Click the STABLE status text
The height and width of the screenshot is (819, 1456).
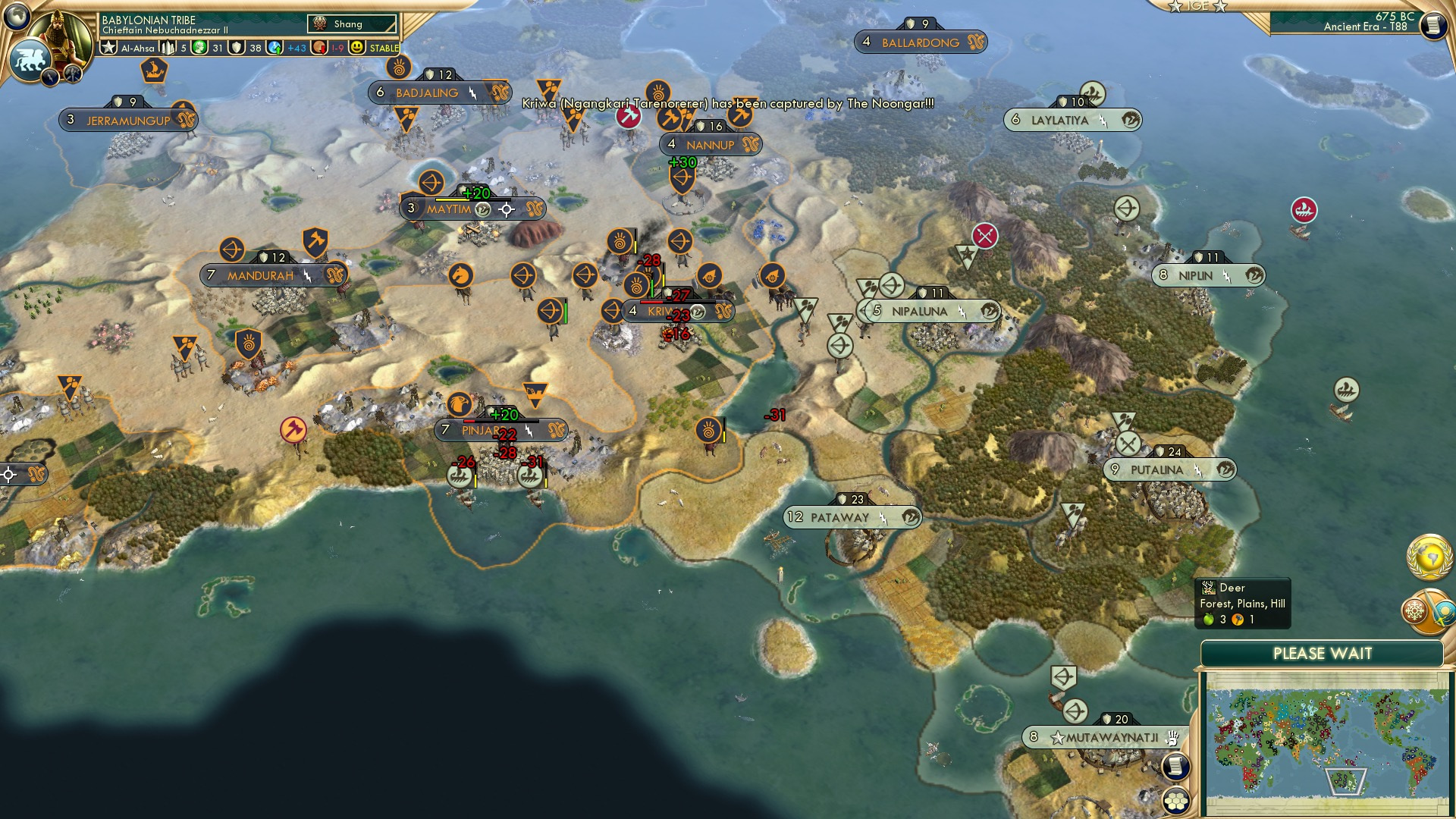point(387,47)
